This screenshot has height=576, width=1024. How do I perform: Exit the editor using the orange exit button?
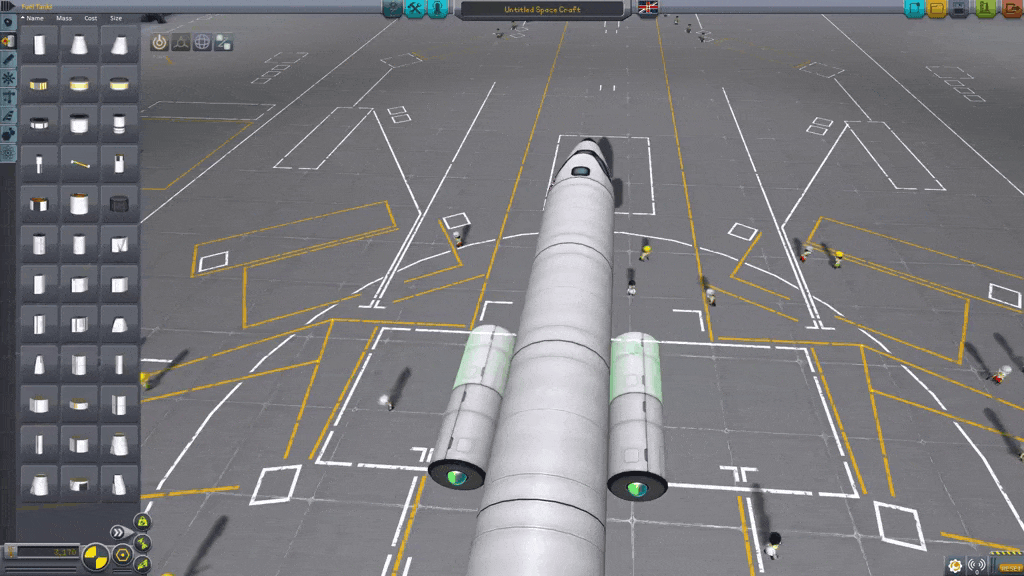1010,9
